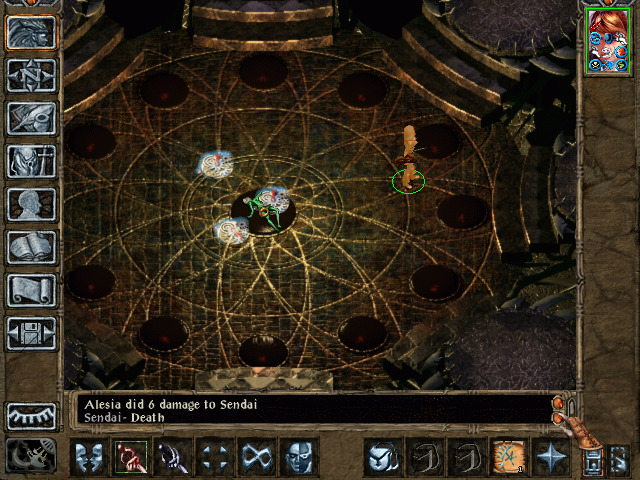Open the mage spellbook
Image resolution: width=640 pixels, height=480 pixels.
(x=32, y=247)
